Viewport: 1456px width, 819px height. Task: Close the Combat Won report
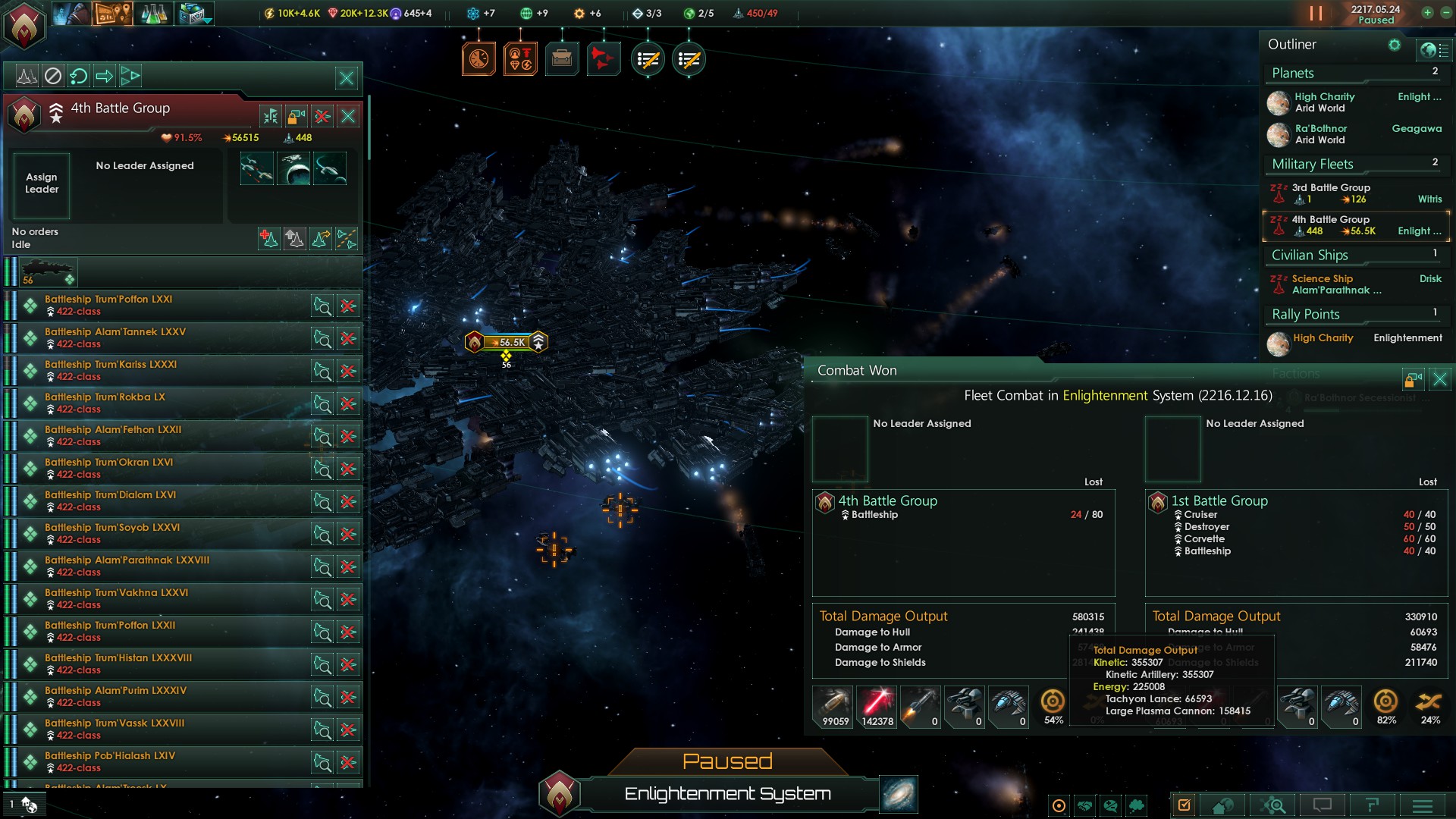[1439, 379]
